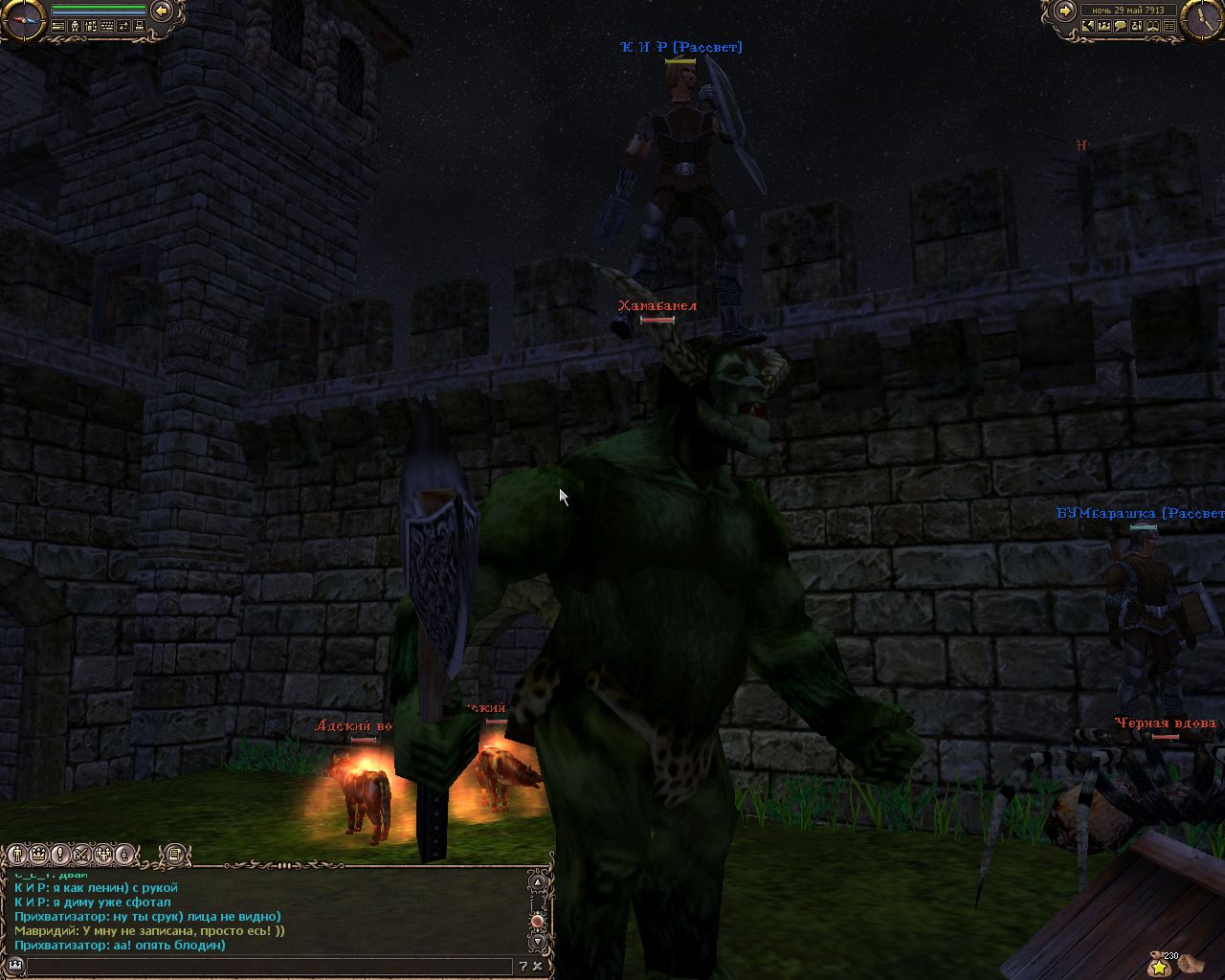Select the exclamation mark chat channel tab
Screen dimensions: 1225x980
(x=60, y=854)
